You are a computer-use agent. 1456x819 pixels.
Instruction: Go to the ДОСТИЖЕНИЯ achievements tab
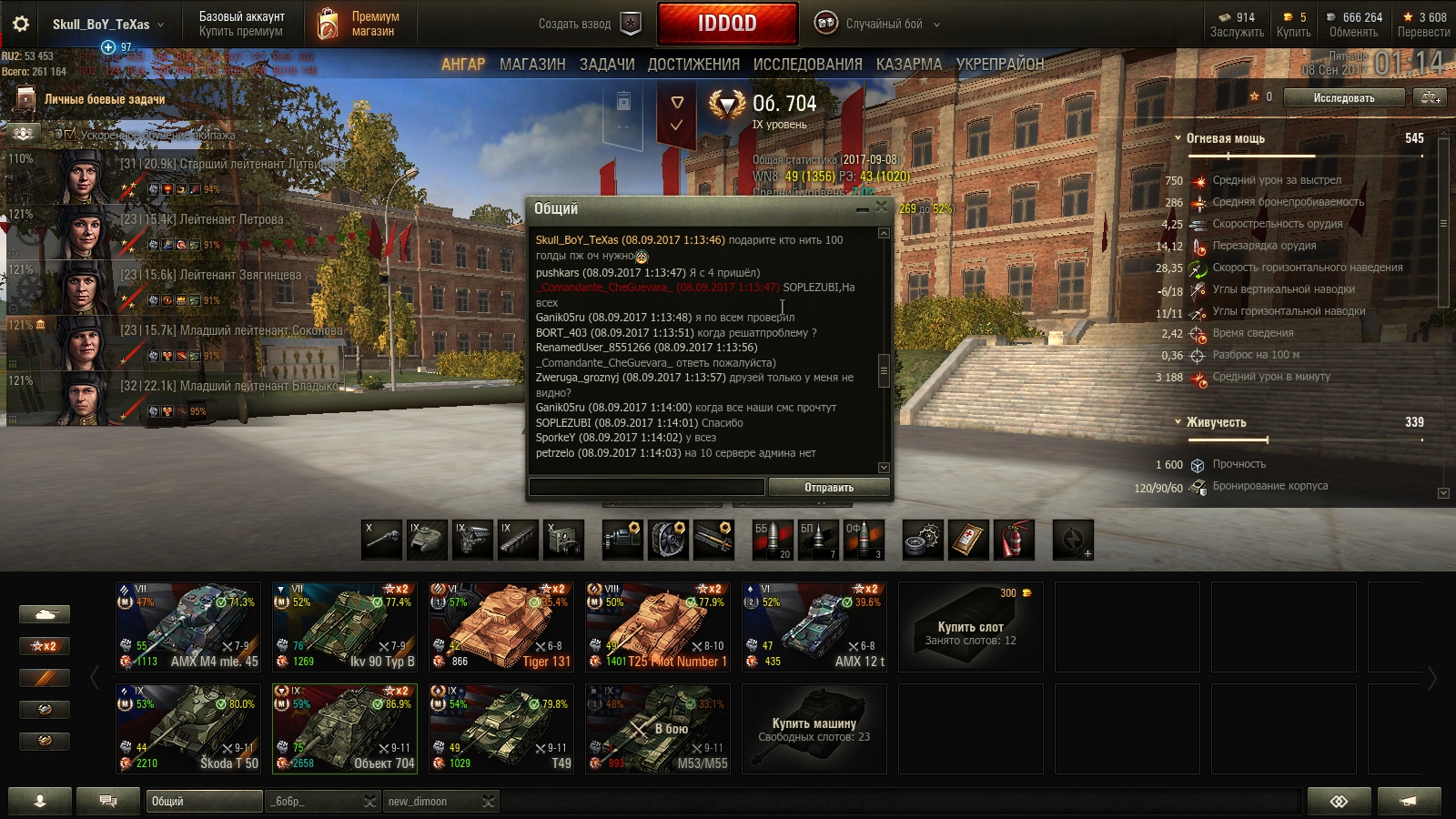[x=693, y=65]
